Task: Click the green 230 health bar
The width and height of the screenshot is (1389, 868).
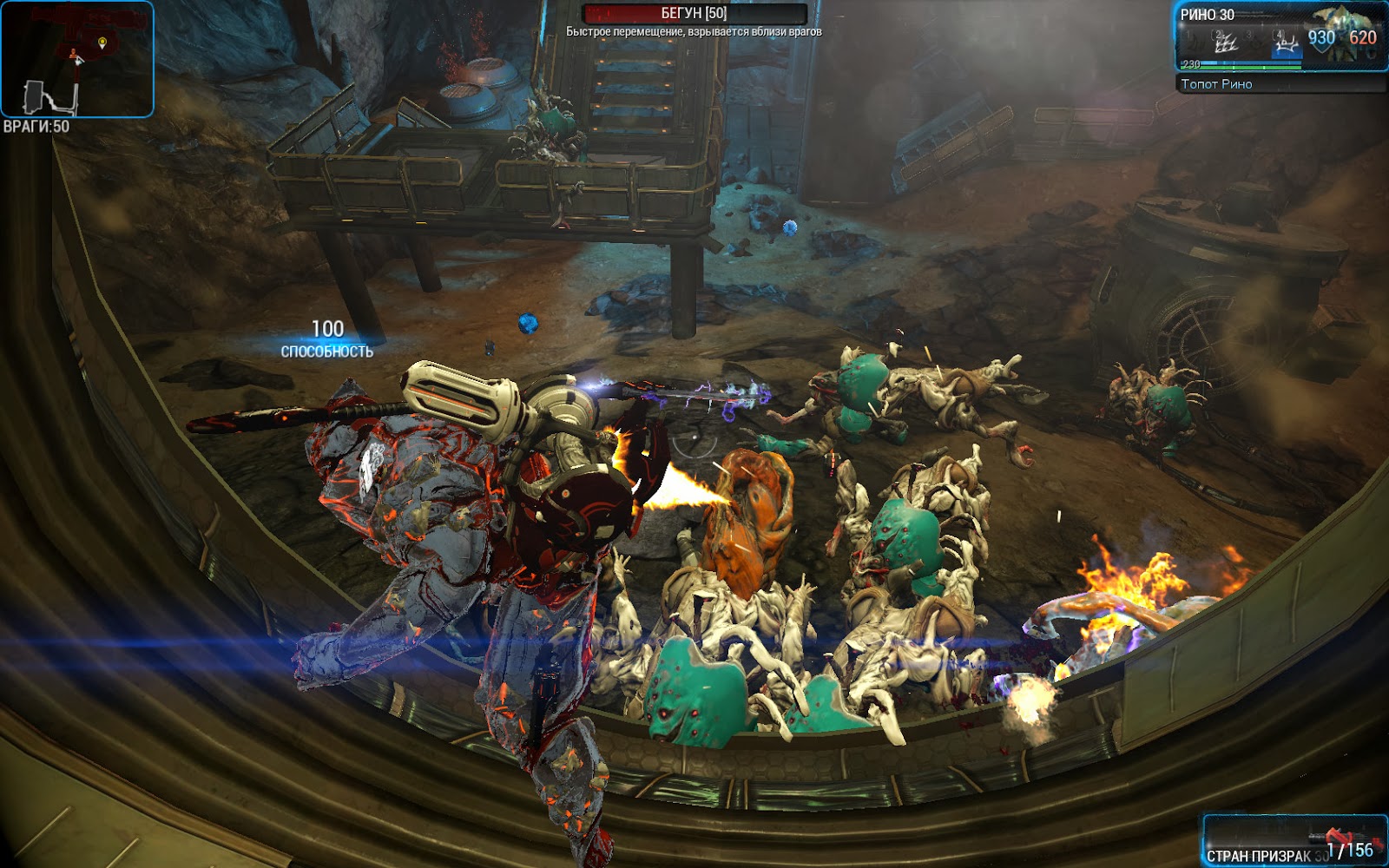Action: point(1240,67)
